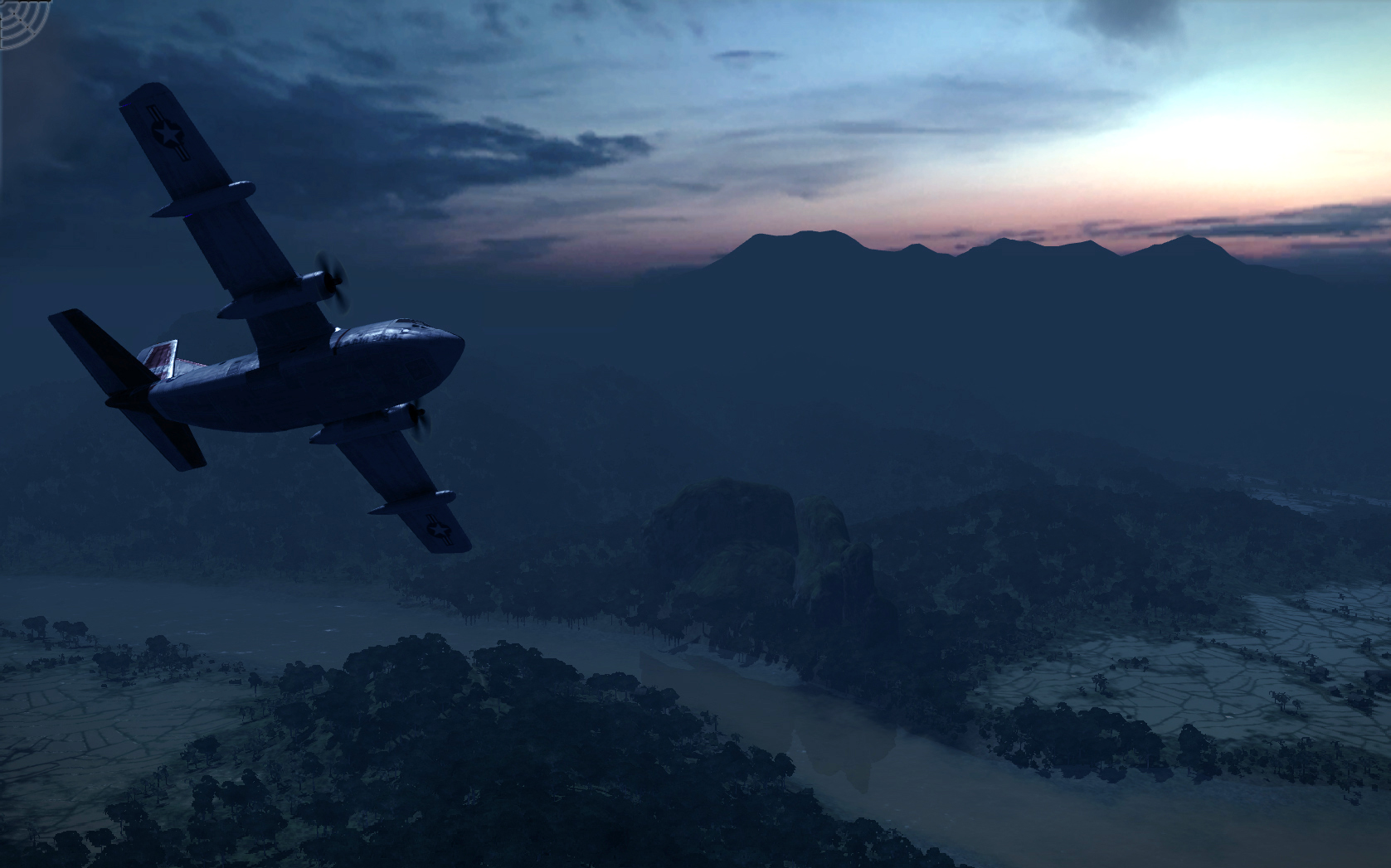
Task: Click the radar dial in the corner
Action: tap(22, 22)
